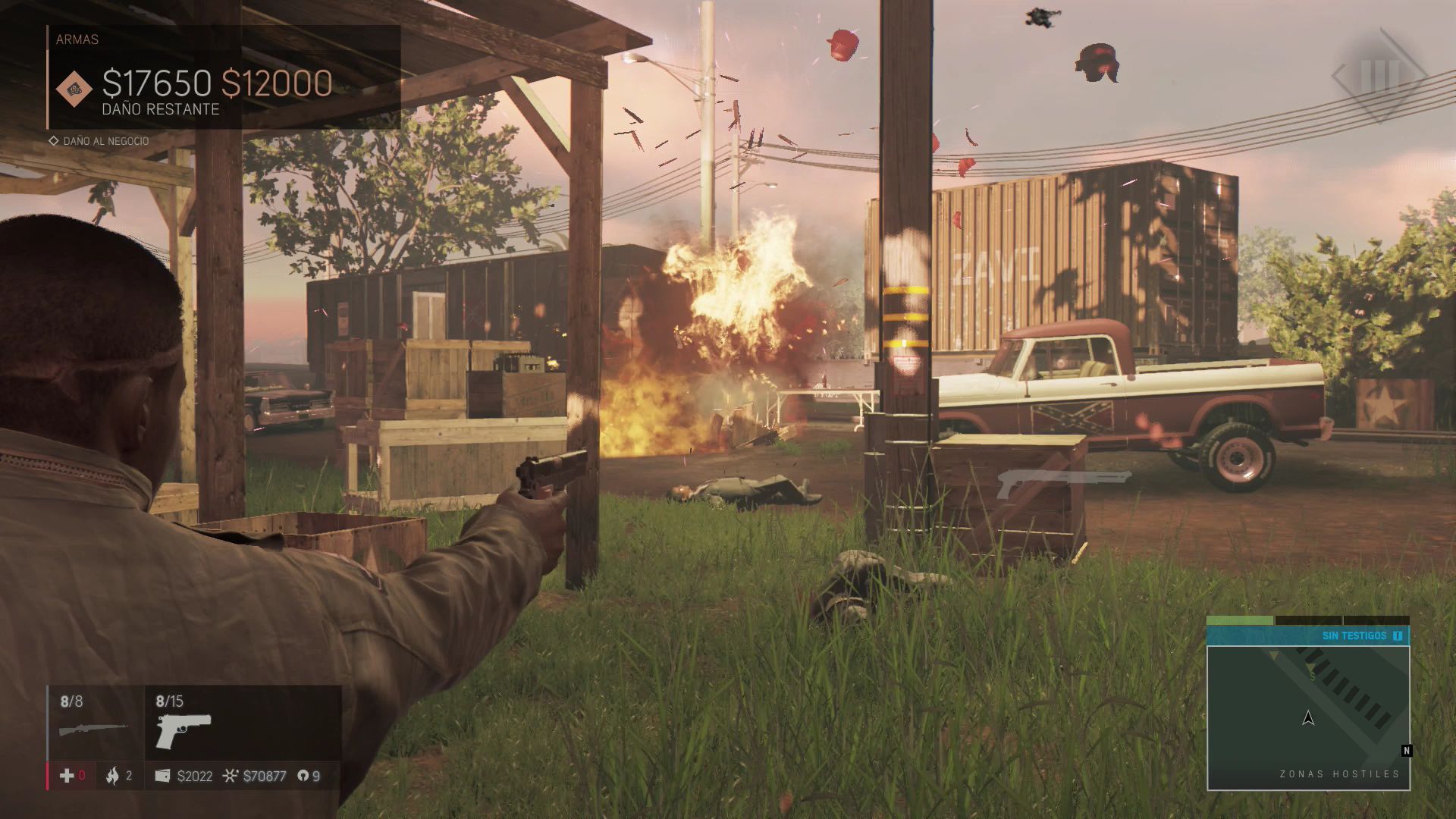The image size is (1456, 819).
Task: Click the medkit cross icon
Action: tap(67, 775)
